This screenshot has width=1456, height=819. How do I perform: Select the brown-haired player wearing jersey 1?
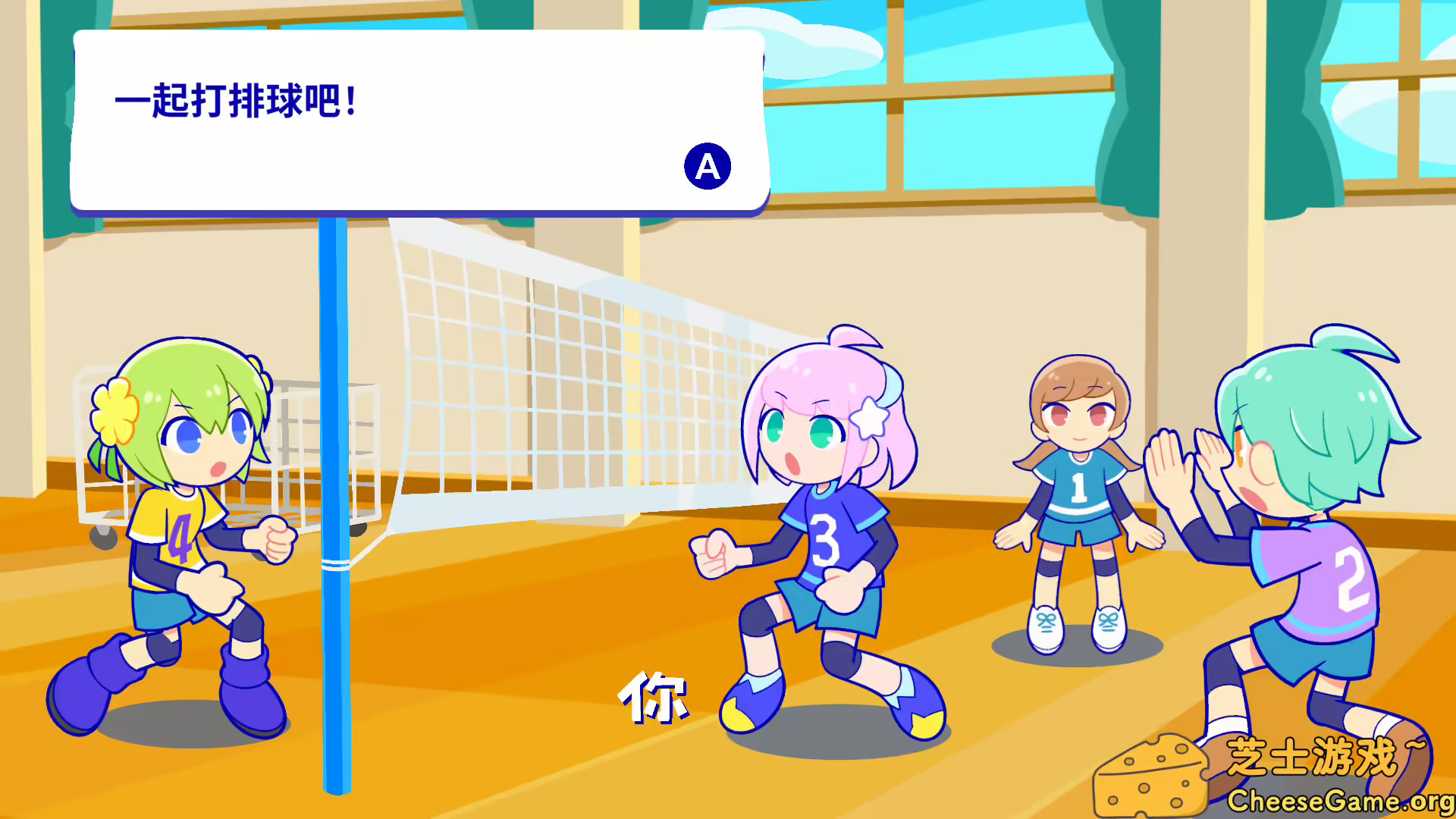tap(1077, 493)
